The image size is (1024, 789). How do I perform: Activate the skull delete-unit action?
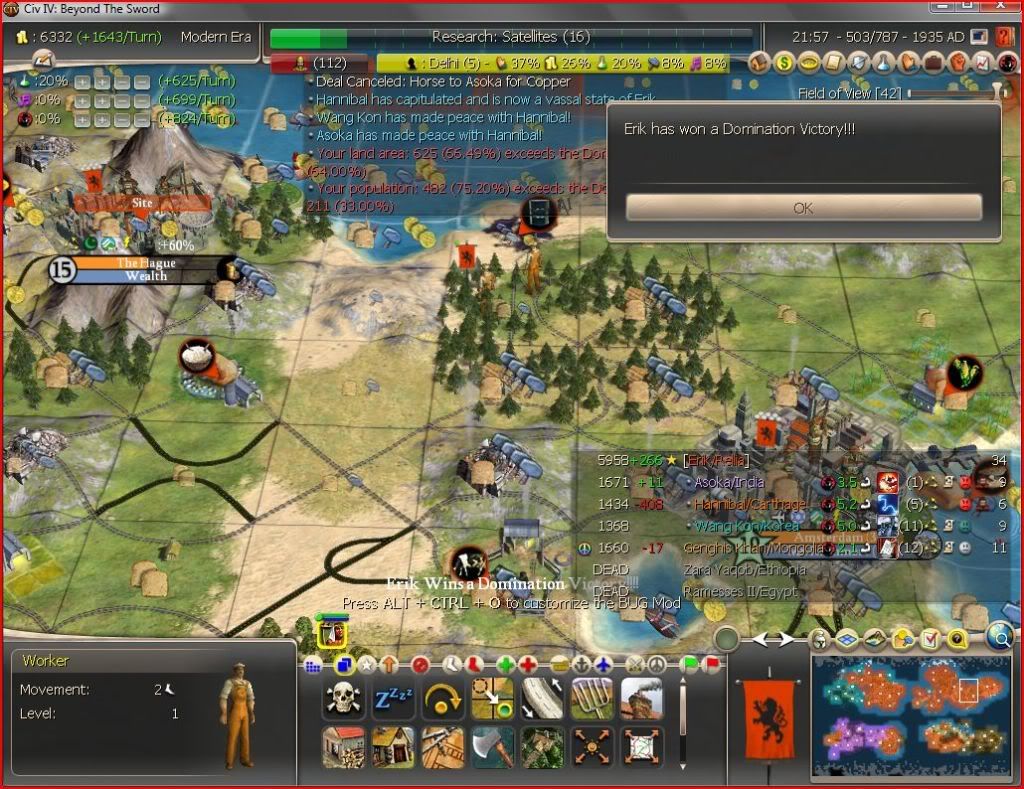pos(343,699)
